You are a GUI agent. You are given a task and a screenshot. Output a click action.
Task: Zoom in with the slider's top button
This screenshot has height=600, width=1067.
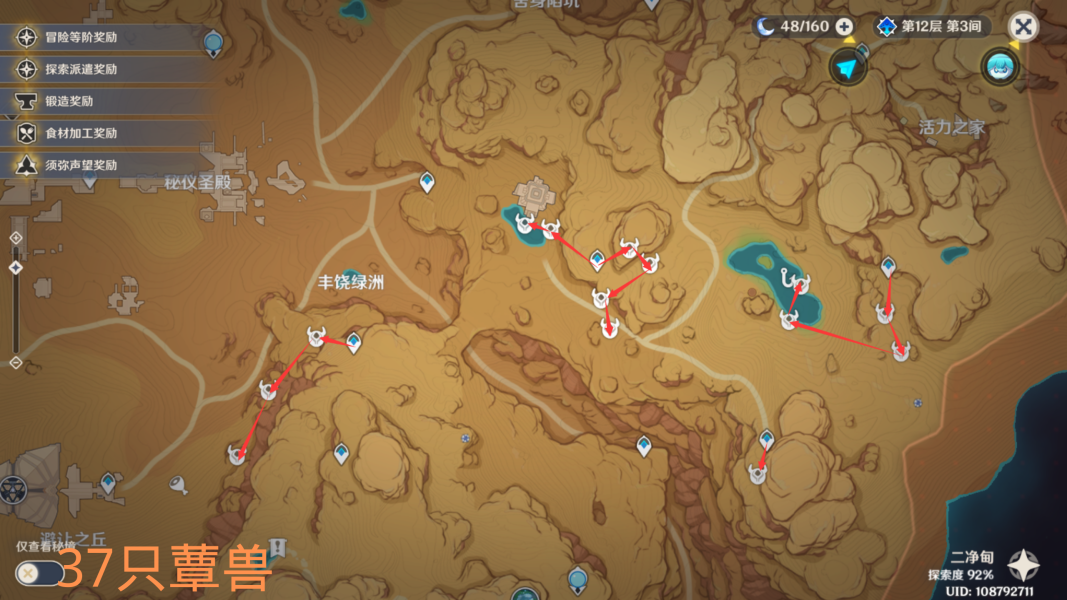[x=15, y=238]
